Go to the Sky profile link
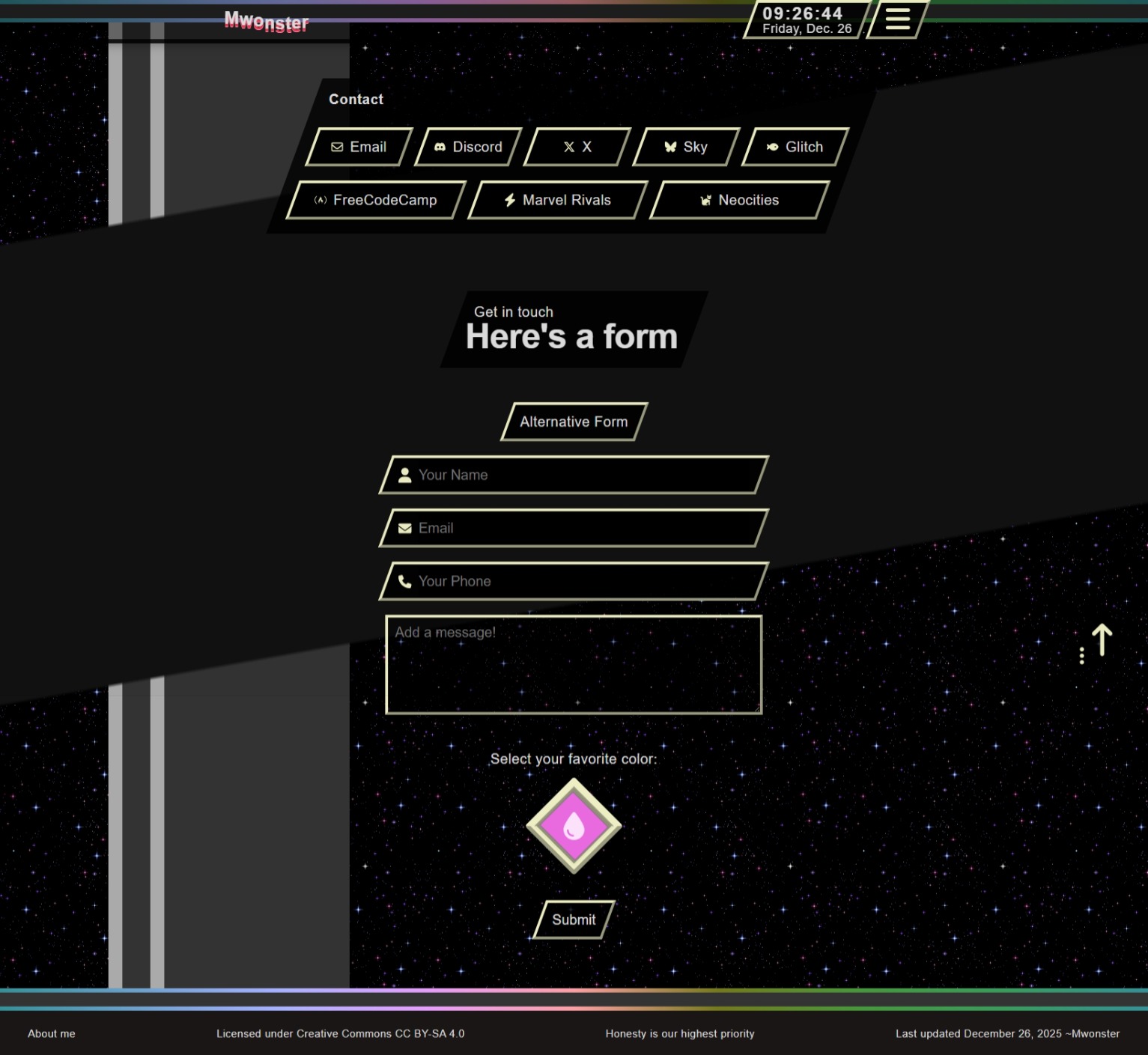 pyautogui.click(x=686, y=147)
